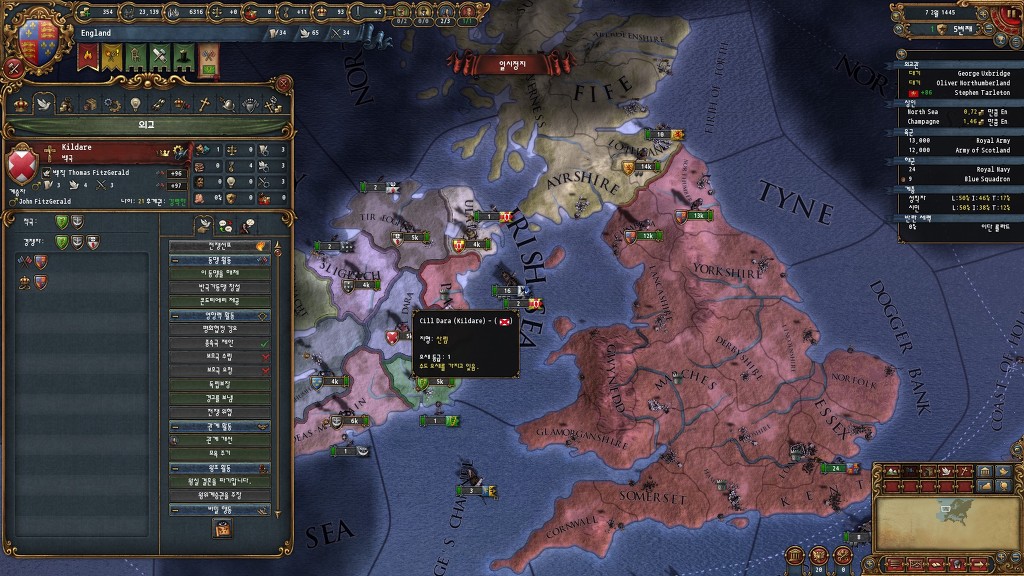Screen dimensions: 1024x576
Task: Select the 13k army unit counter
Action: coord(697,215)
